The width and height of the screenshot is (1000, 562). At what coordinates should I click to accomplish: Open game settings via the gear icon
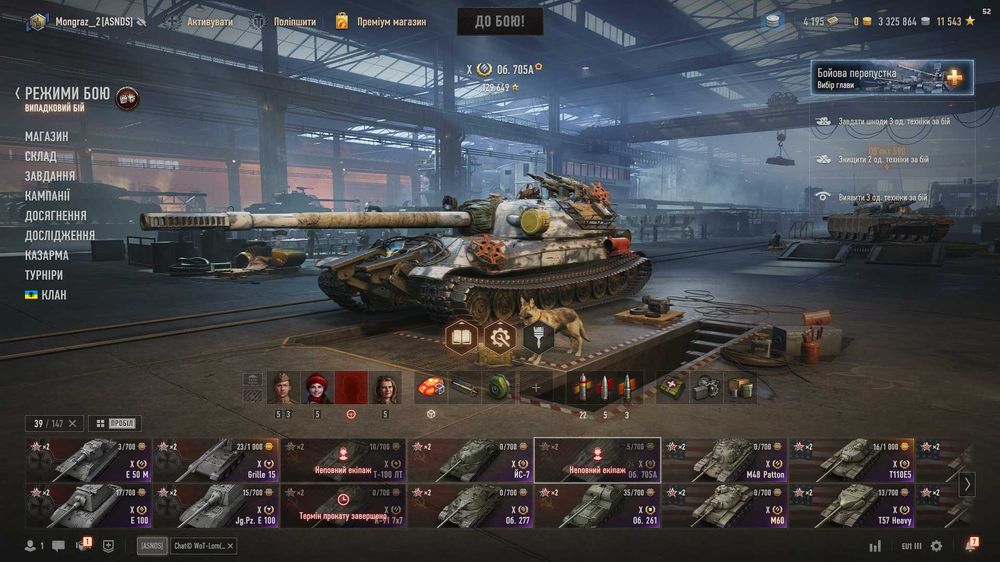click(x=936, y=546)
